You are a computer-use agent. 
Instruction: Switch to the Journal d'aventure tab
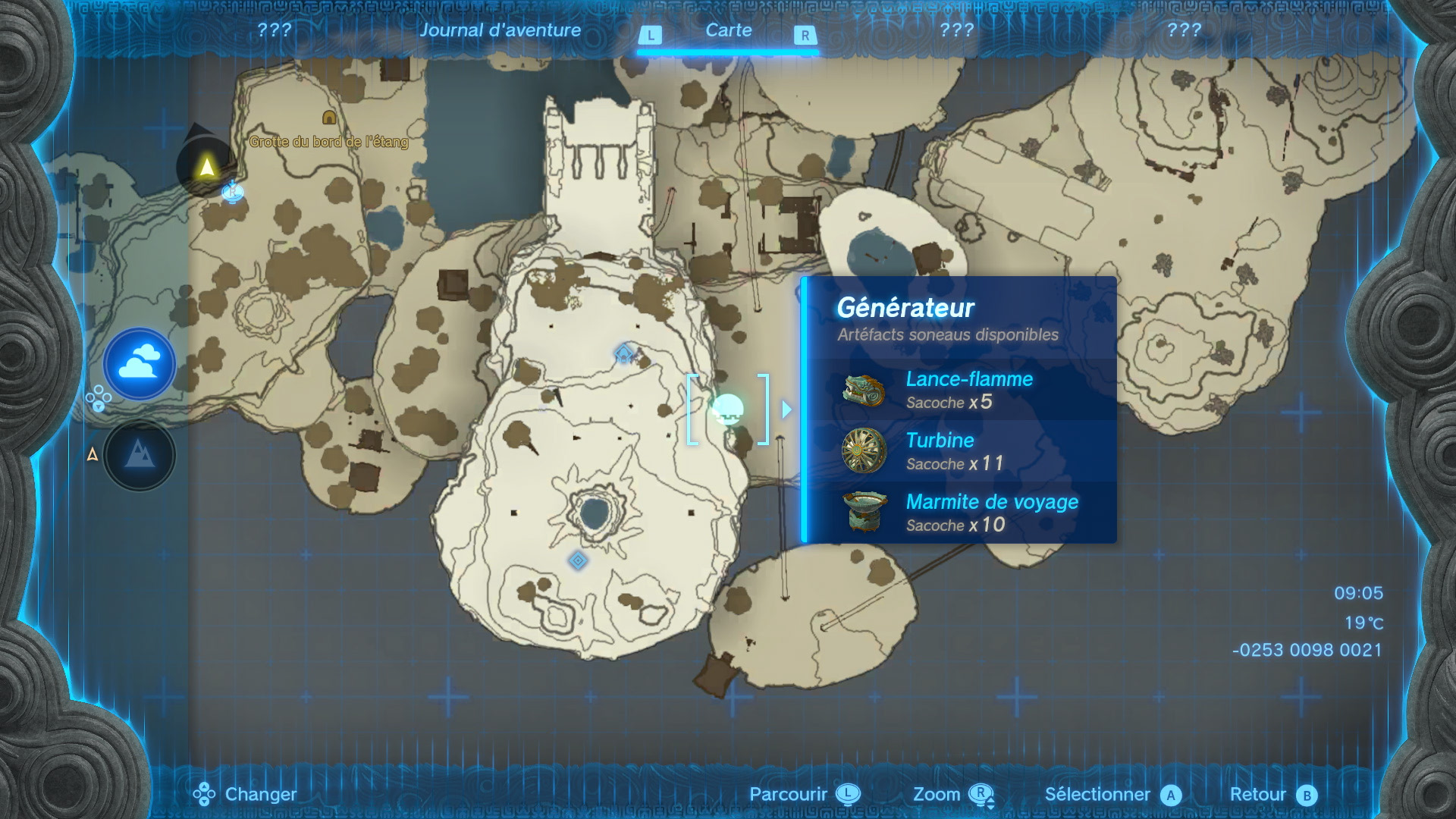pyautogui.click(x=500, y=30)
